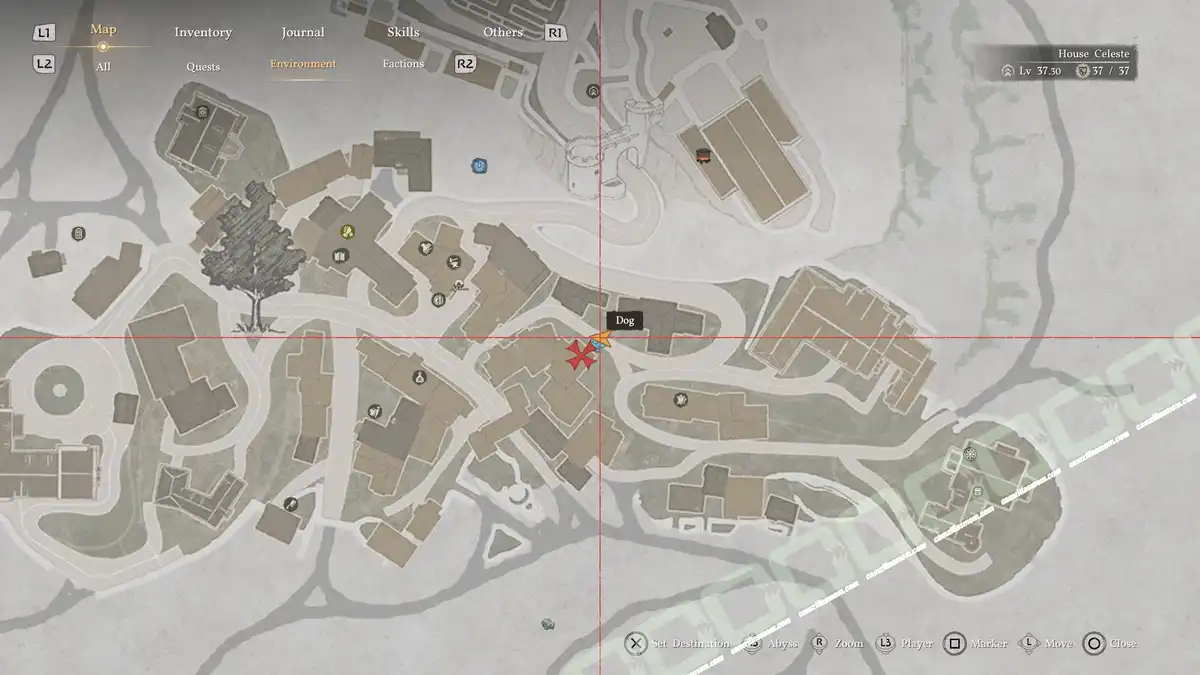Select the blue round map marker
The image size is (1200, 675).
[480, 165]
